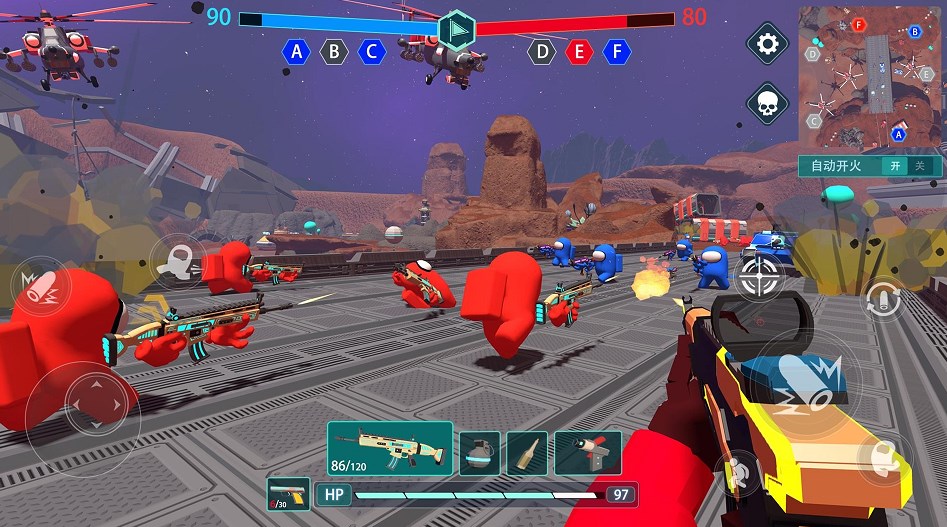Tap the crosshair aim button

760,276
